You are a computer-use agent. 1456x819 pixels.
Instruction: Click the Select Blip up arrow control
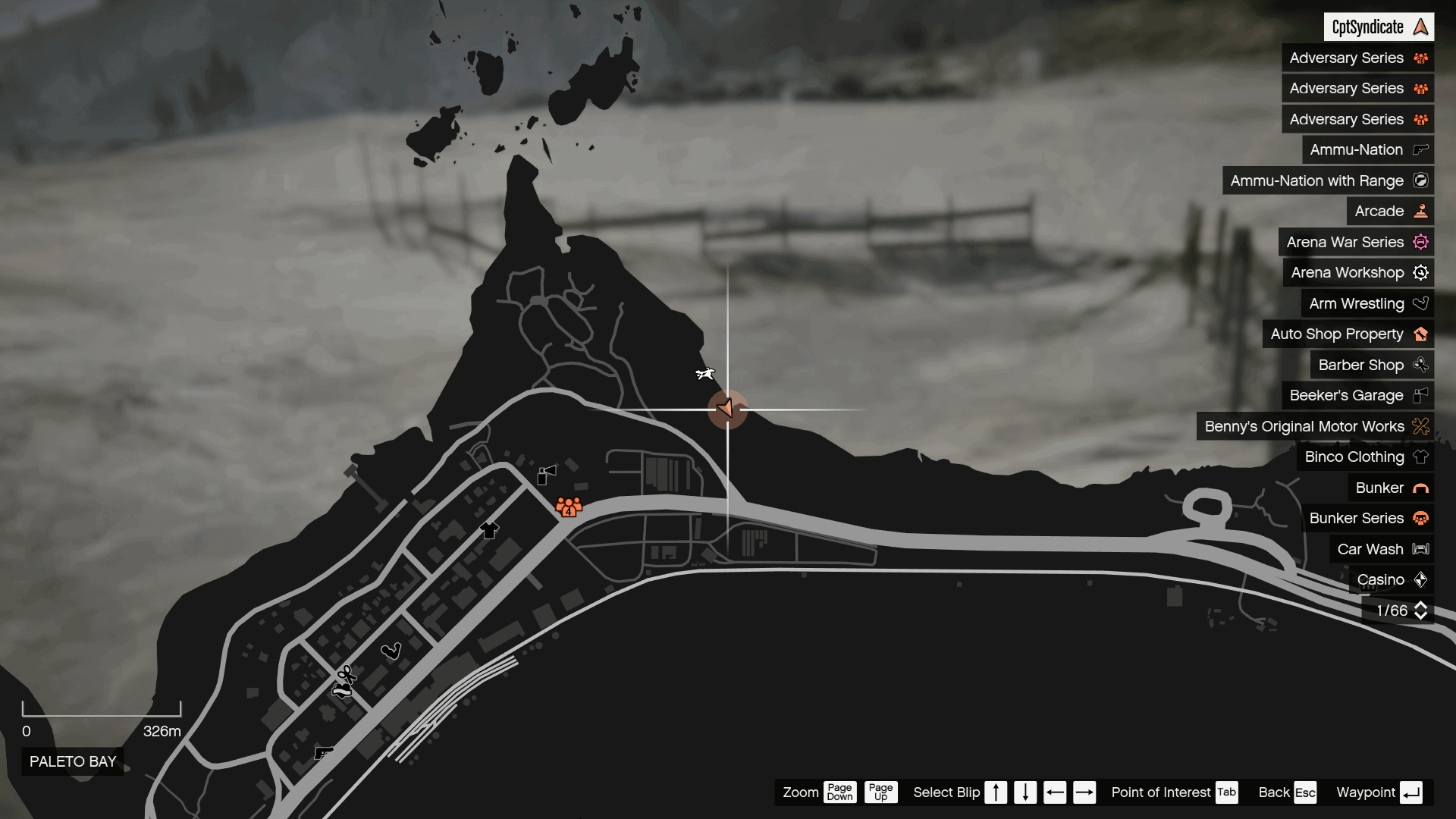pyautogui.click(x=996, y=792)
